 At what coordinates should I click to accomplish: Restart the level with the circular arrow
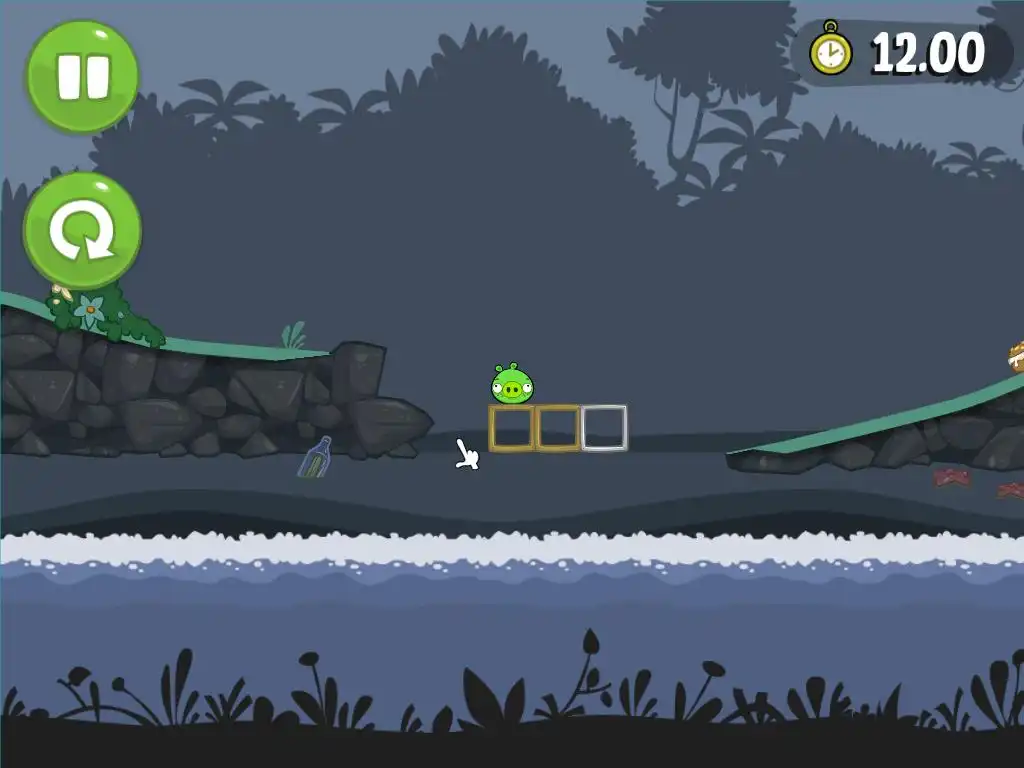point(82,231)
